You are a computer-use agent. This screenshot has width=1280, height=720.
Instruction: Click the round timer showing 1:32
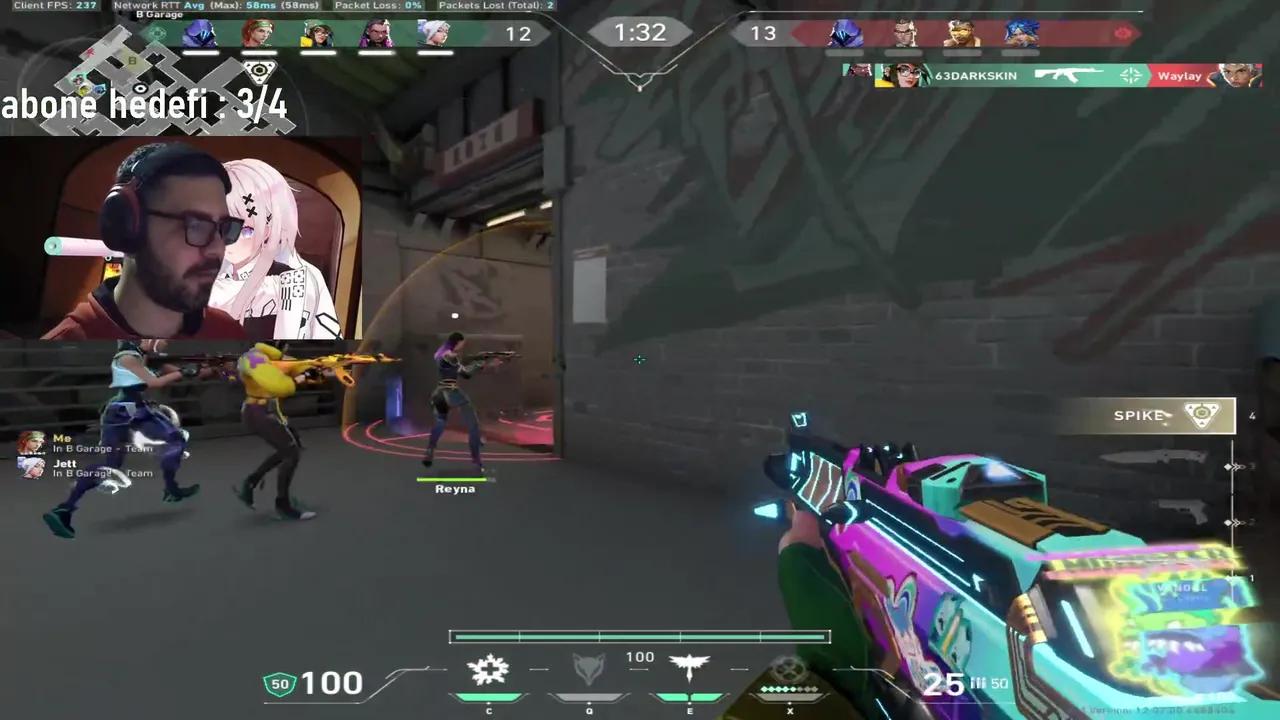pos(639,32)
